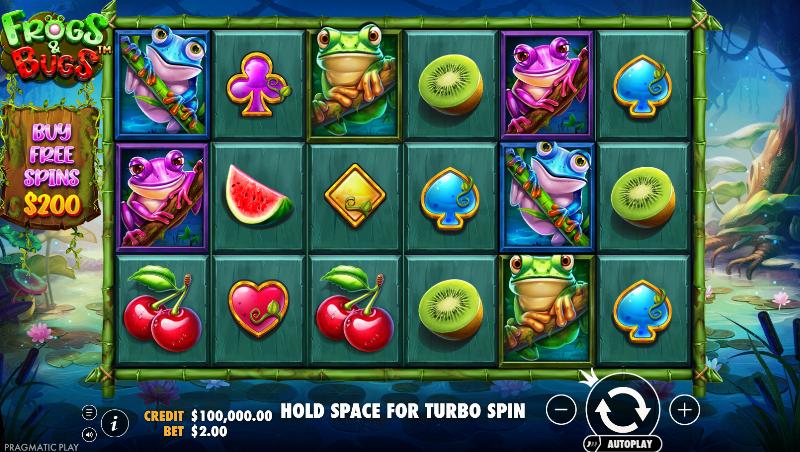Open the game info page

click(114, 422)
